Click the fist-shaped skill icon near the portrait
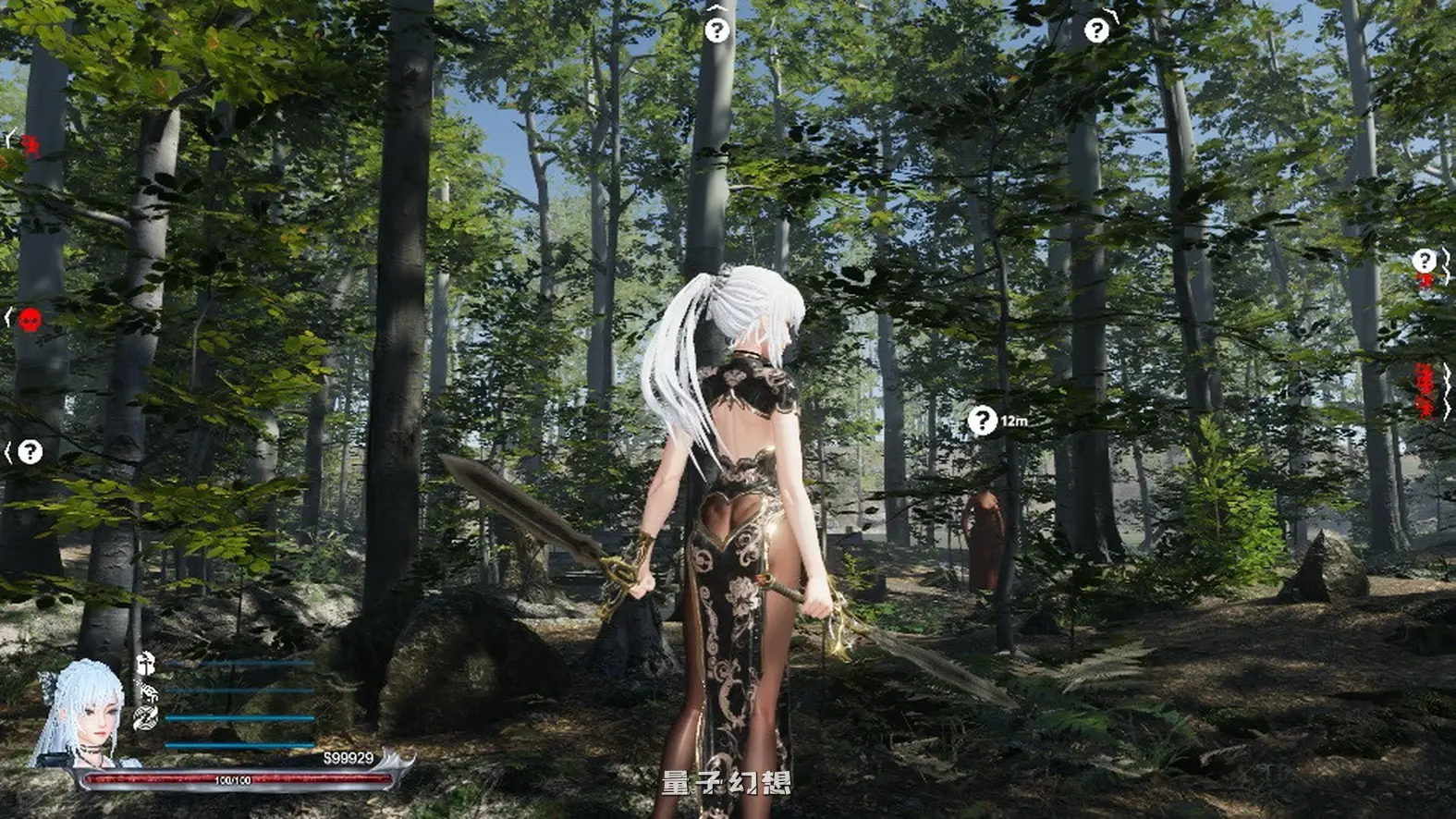The height and width of the screenshot is (819, 1456). pos(150,693)
